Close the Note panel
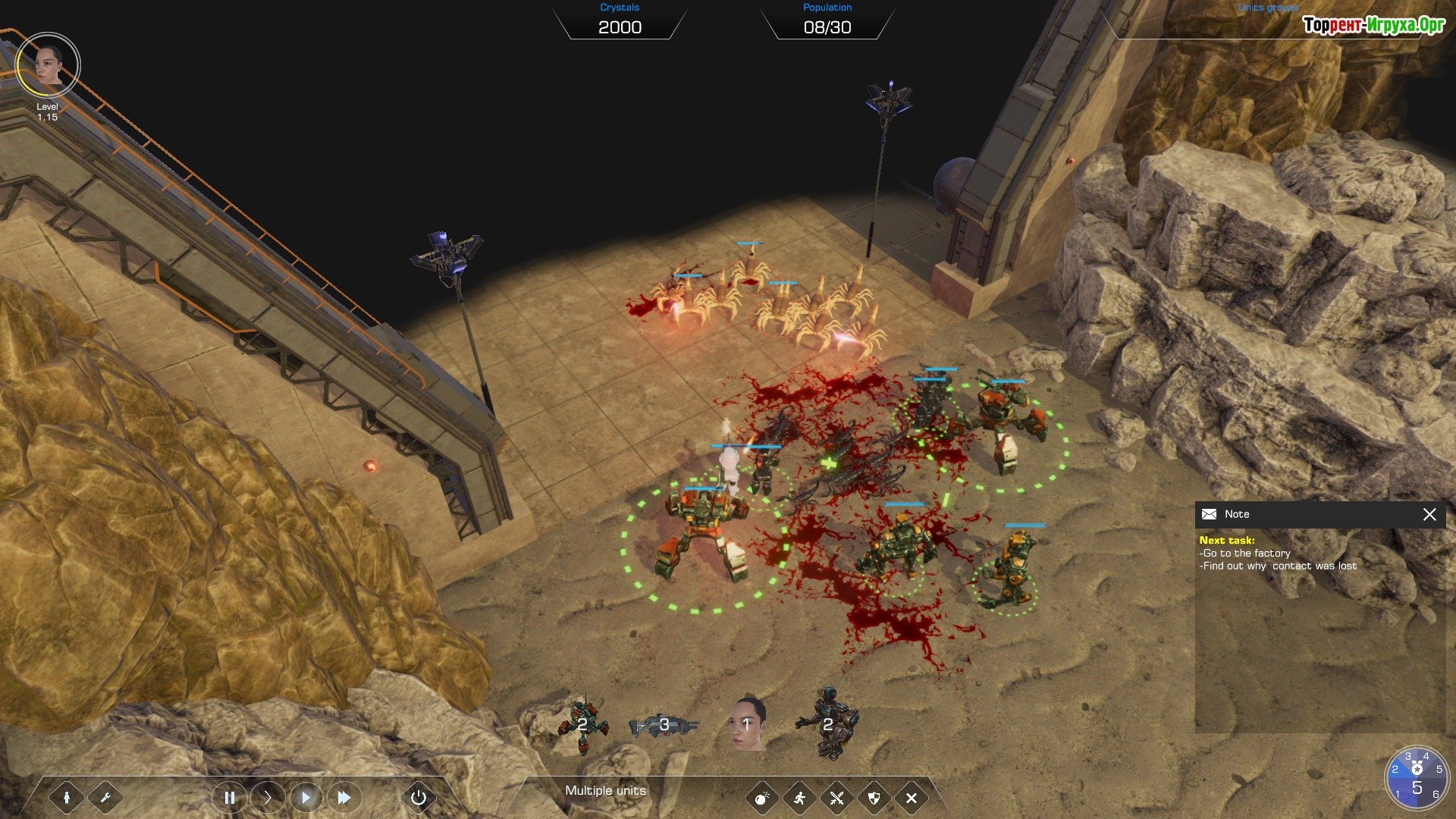1456x819 pixels. [x=1429, y=515]
